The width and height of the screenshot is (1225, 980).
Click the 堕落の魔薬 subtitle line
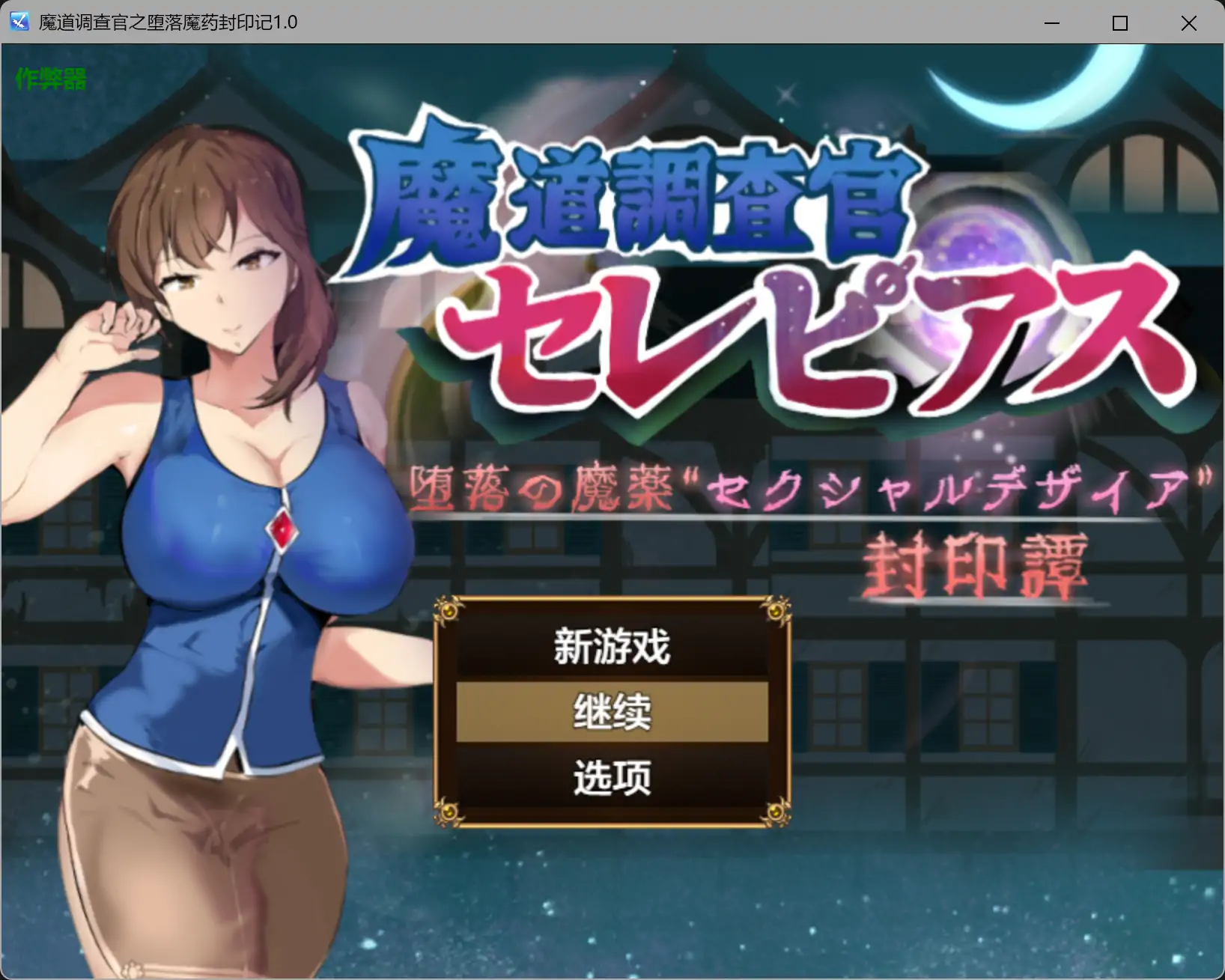tap(809, 487)
